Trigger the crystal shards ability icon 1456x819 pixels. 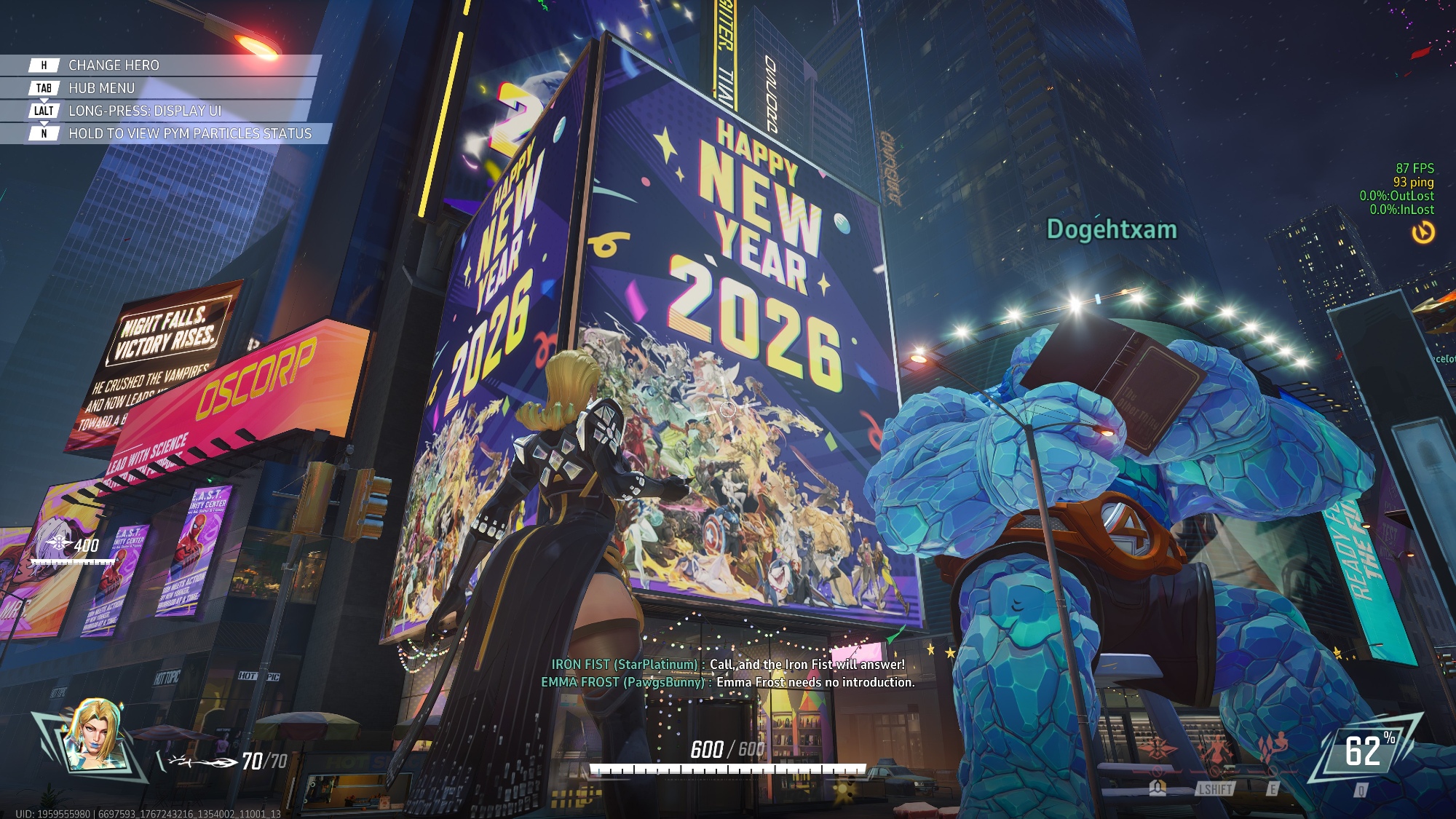1272,748
